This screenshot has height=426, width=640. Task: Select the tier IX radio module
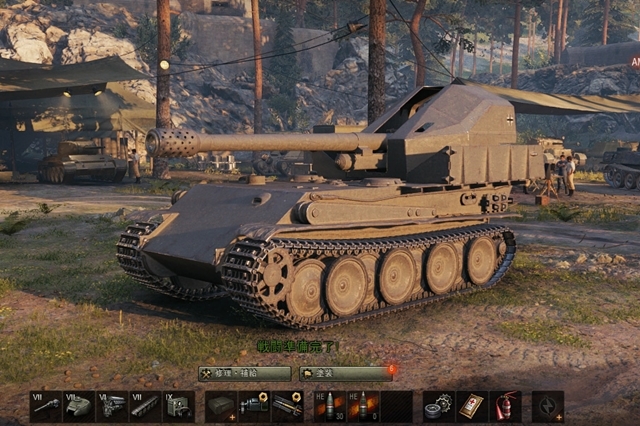pos(178,406)
